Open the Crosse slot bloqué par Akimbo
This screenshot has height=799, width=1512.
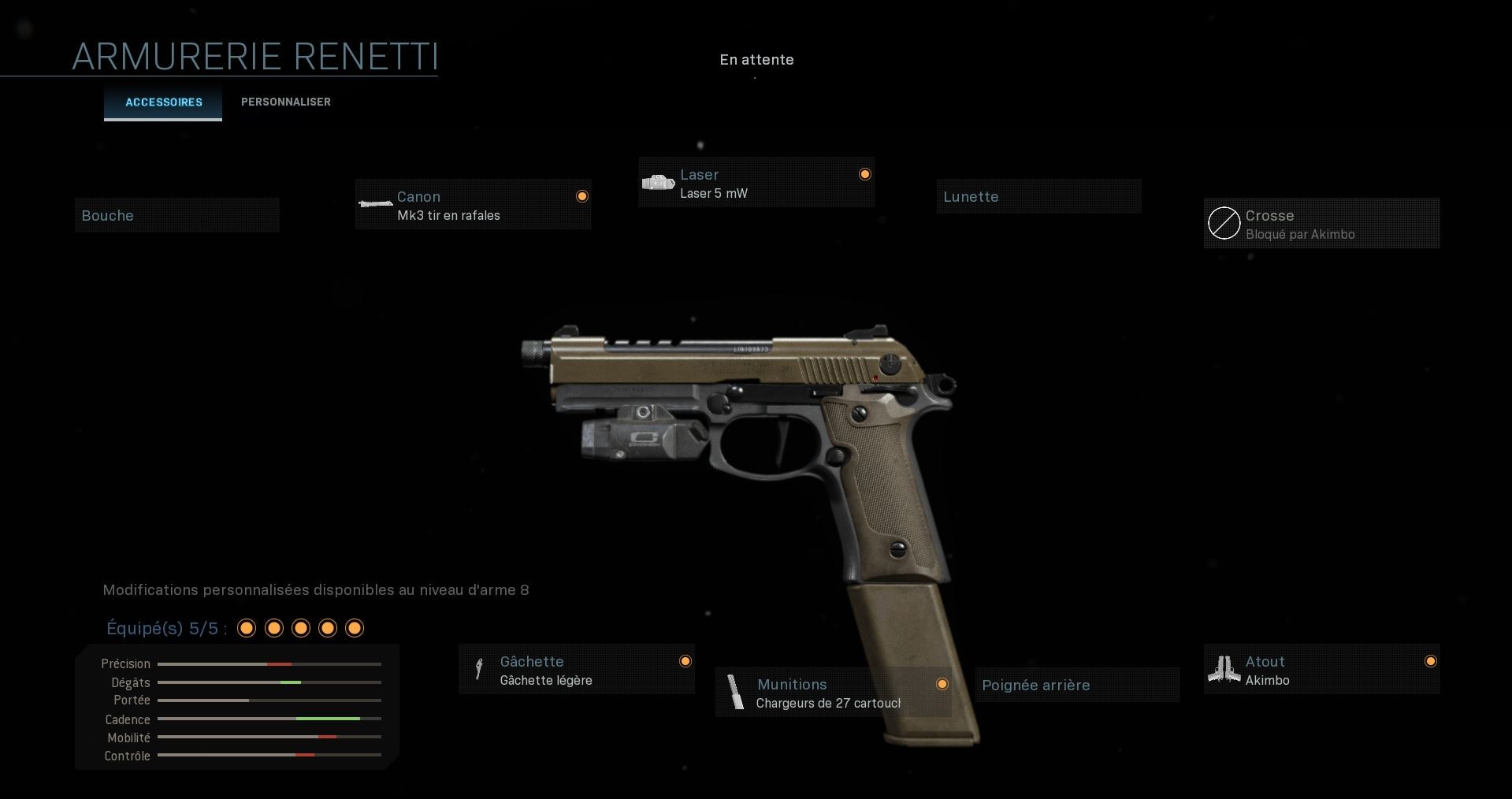point(1321,223)
